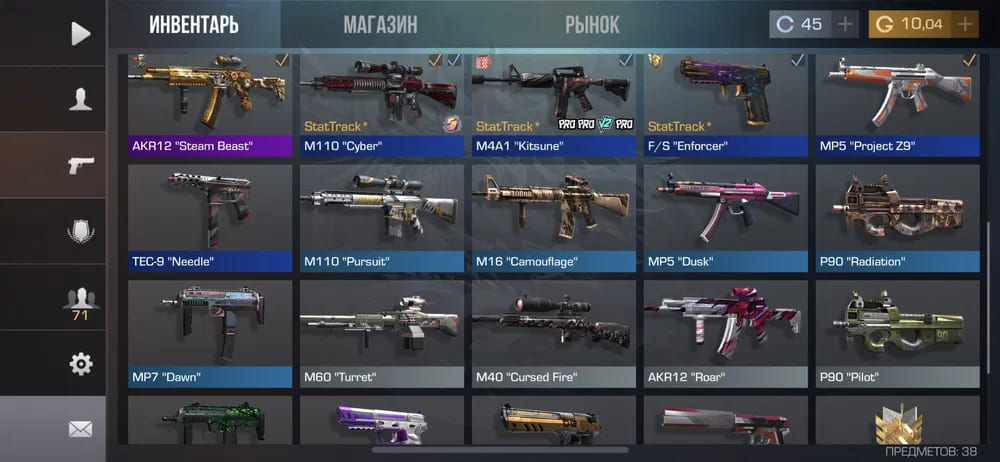This screenshot has width=1000, height=462.
Task: Open the player profile sidebar icon
Action: 80,99
